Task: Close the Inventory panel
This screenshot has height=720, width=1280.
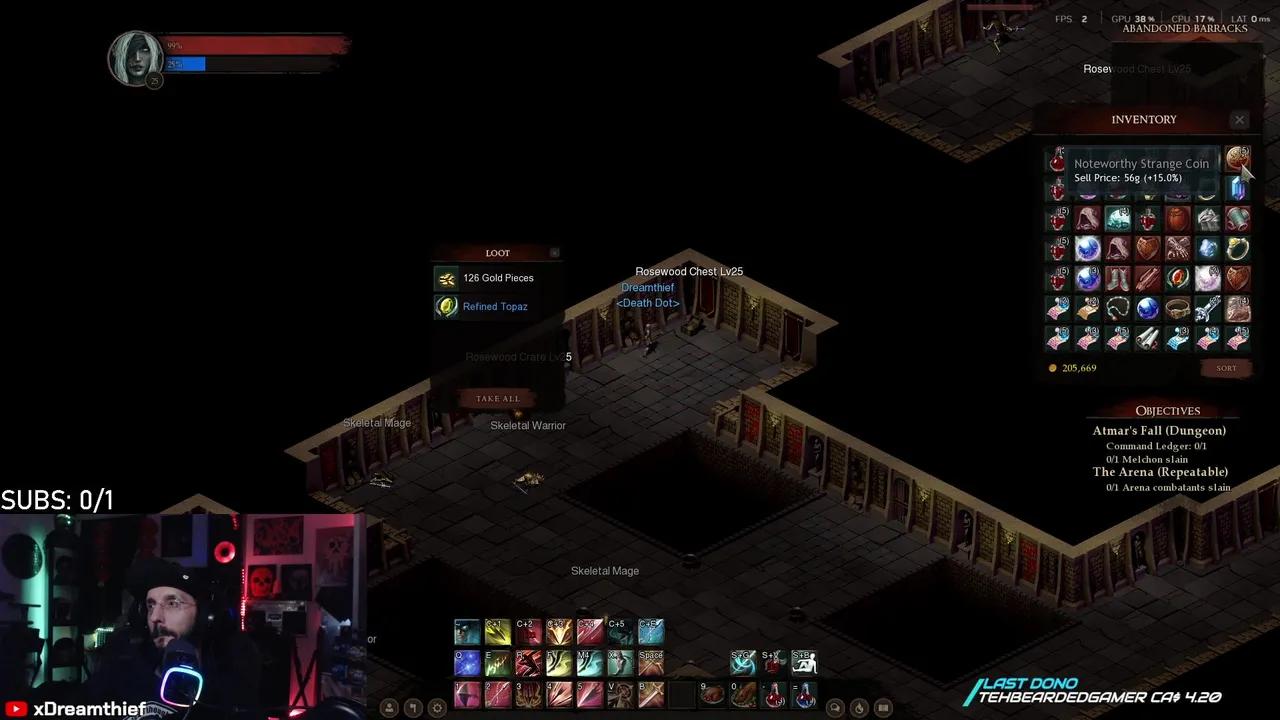Action: coord(1239,119)
